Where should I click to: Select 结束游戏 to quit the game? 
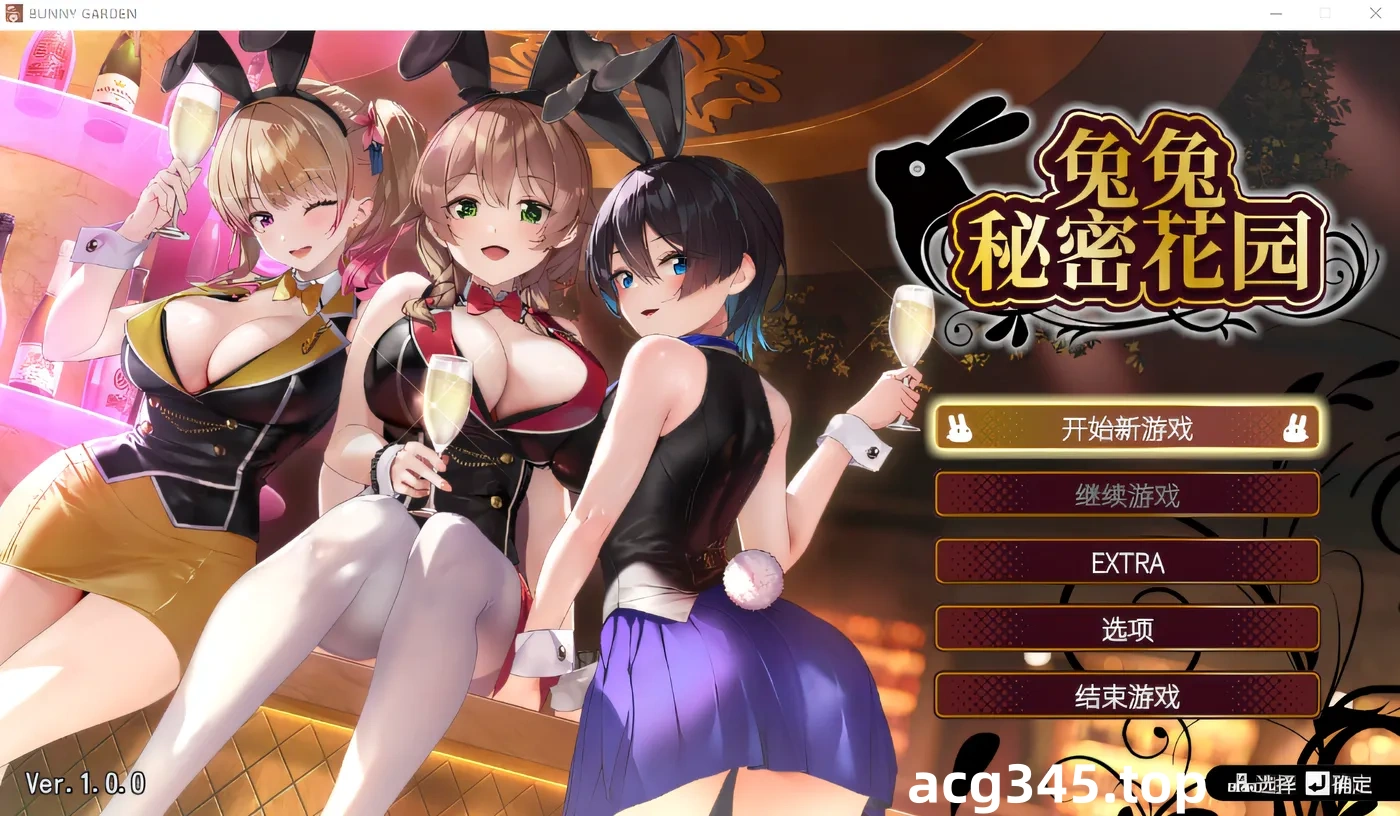pyautogui.click(x=1127, y=695)
